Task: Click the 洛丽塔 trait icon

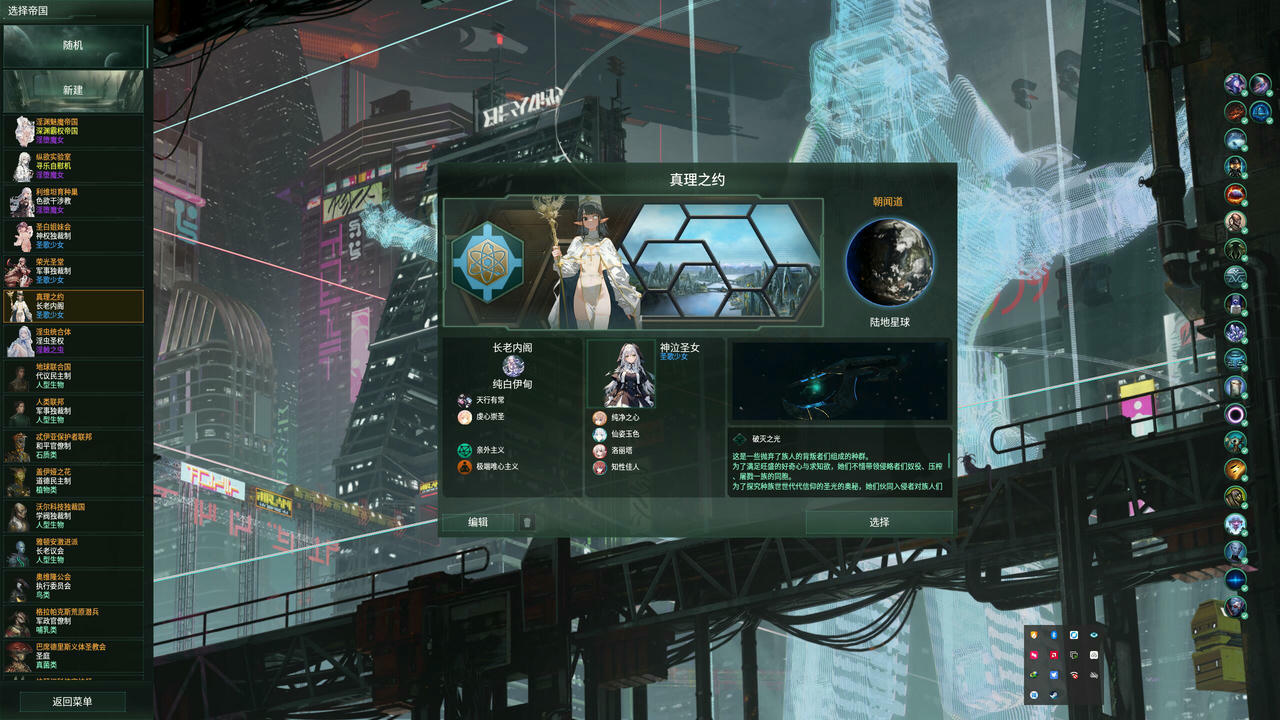Action: coord(598,450)
